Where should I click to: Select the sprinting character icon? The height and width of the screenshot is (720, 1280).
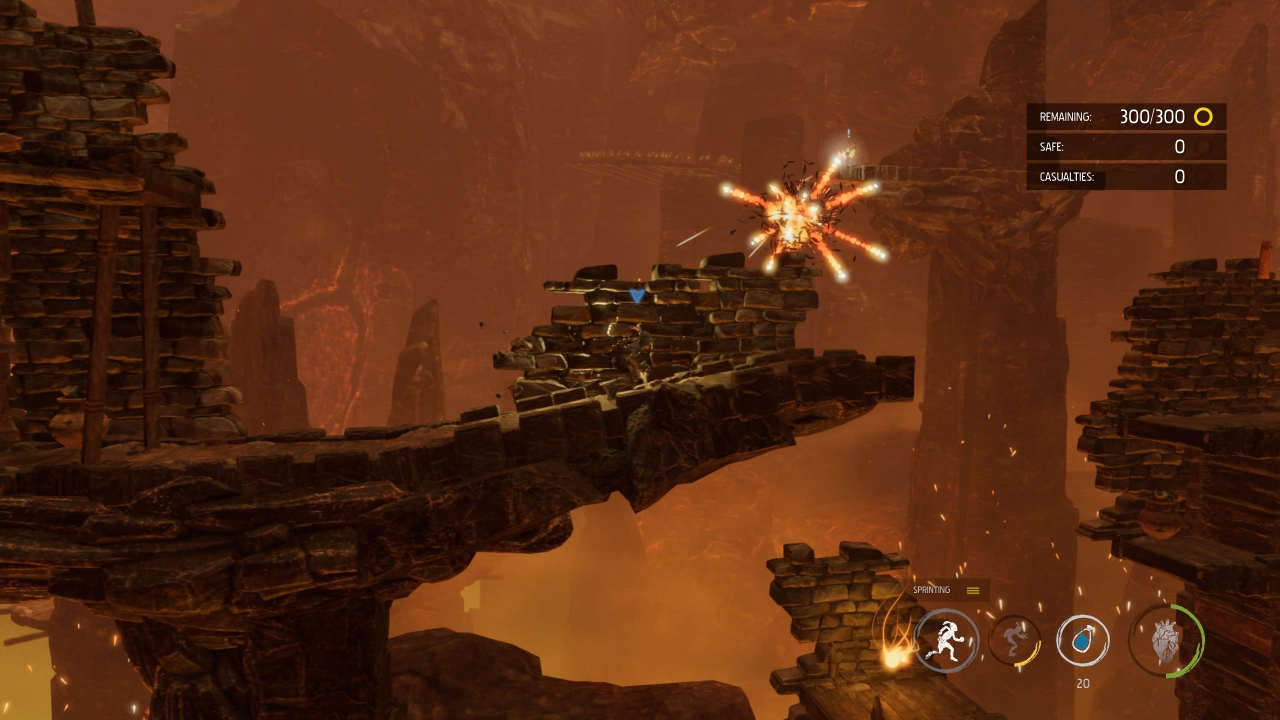pyautogui.click(x=946, y=641)
